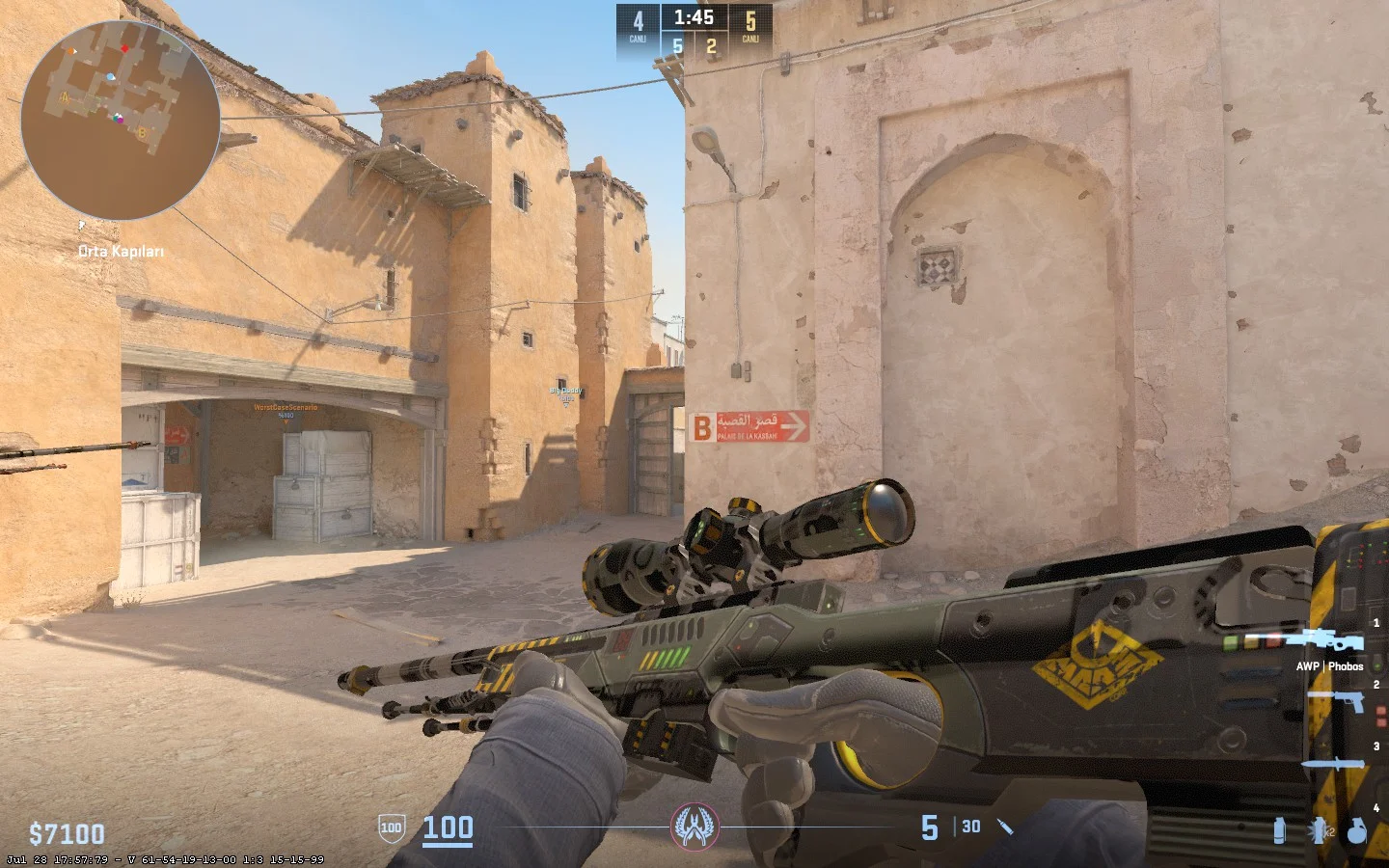Click the armor shield icon
The height and width of the screenshot is (868, 1389).
click(391, 827)
